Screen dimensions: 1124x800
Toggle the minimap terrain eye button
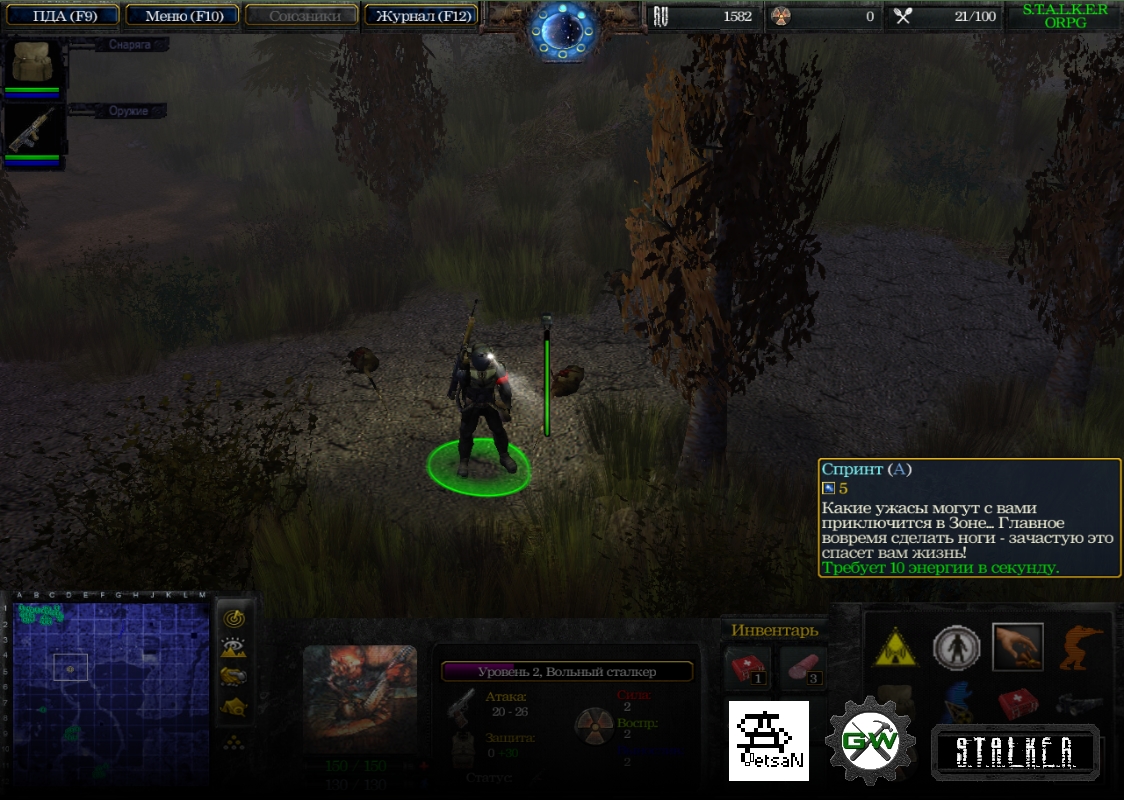234,648
